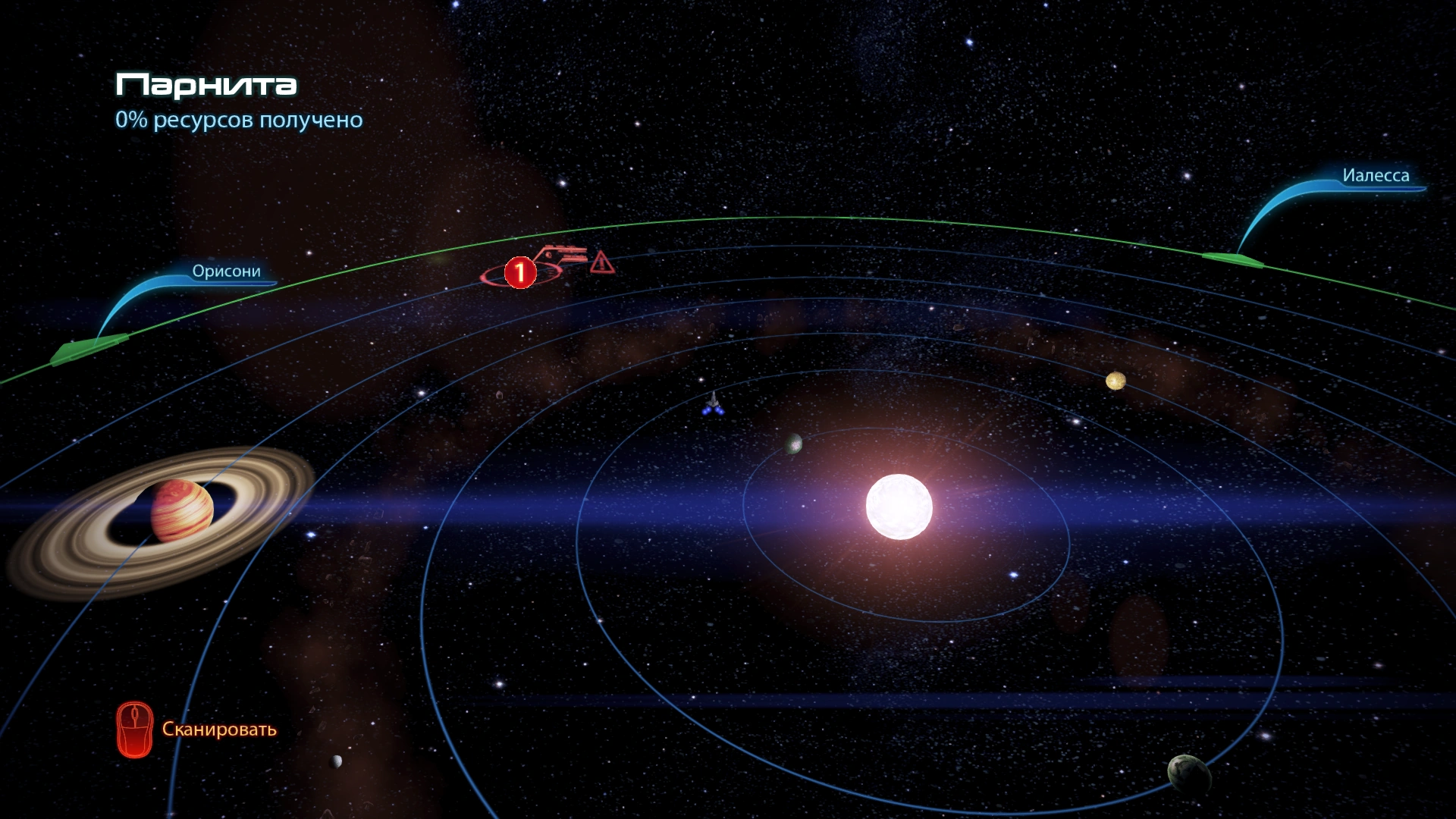1456x819 pixels.
Task: Pick the grey-green planet nearest the star
Action: pos(793,444)
